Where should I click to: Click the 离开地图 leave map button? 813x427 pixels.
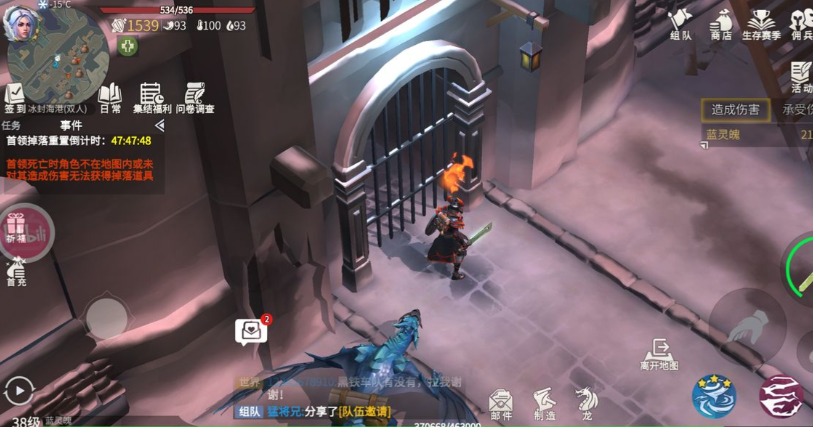(x=660, y=354)
